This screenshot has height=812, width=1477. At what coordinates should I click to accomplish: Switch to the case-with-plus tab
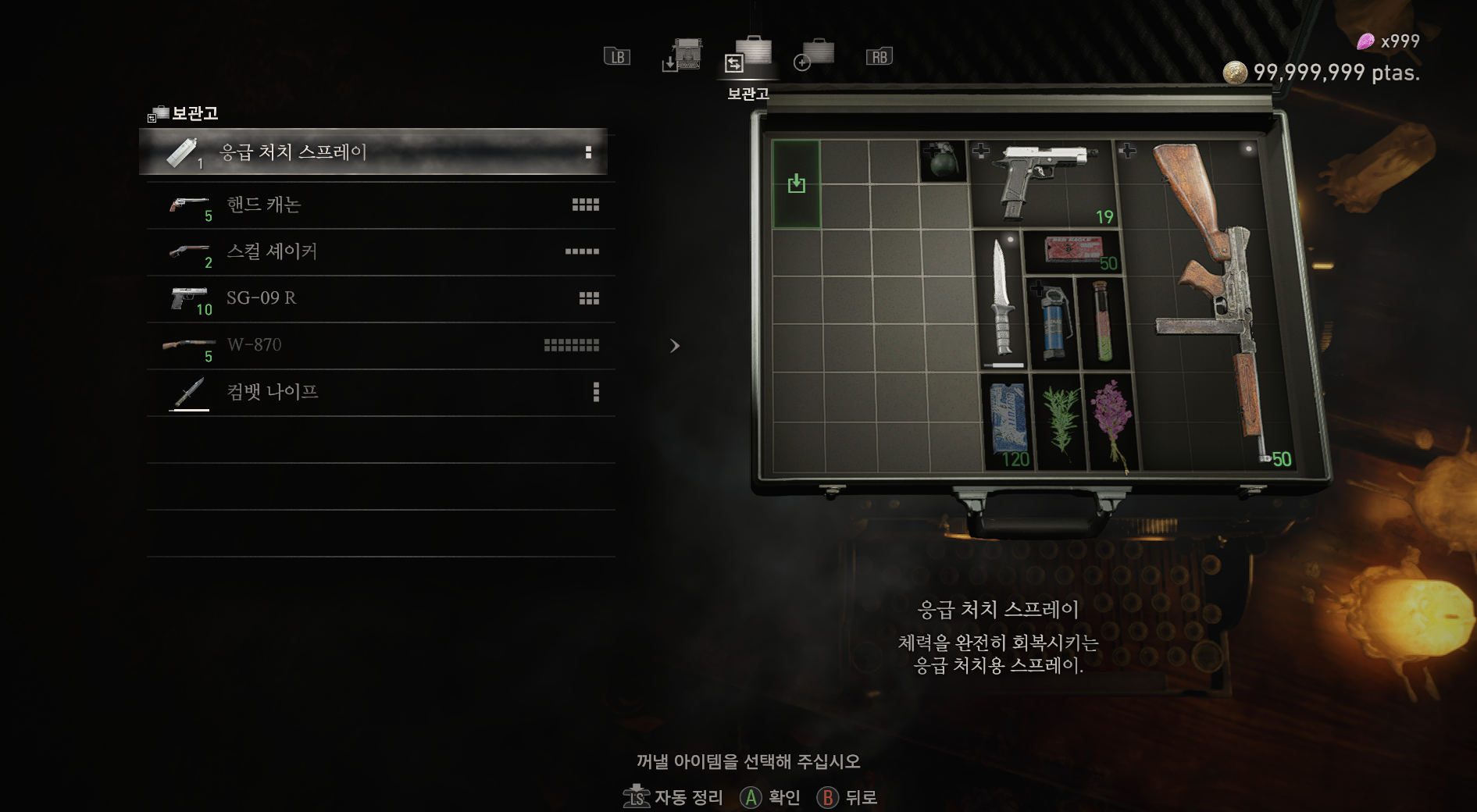[x=814, y=55]
